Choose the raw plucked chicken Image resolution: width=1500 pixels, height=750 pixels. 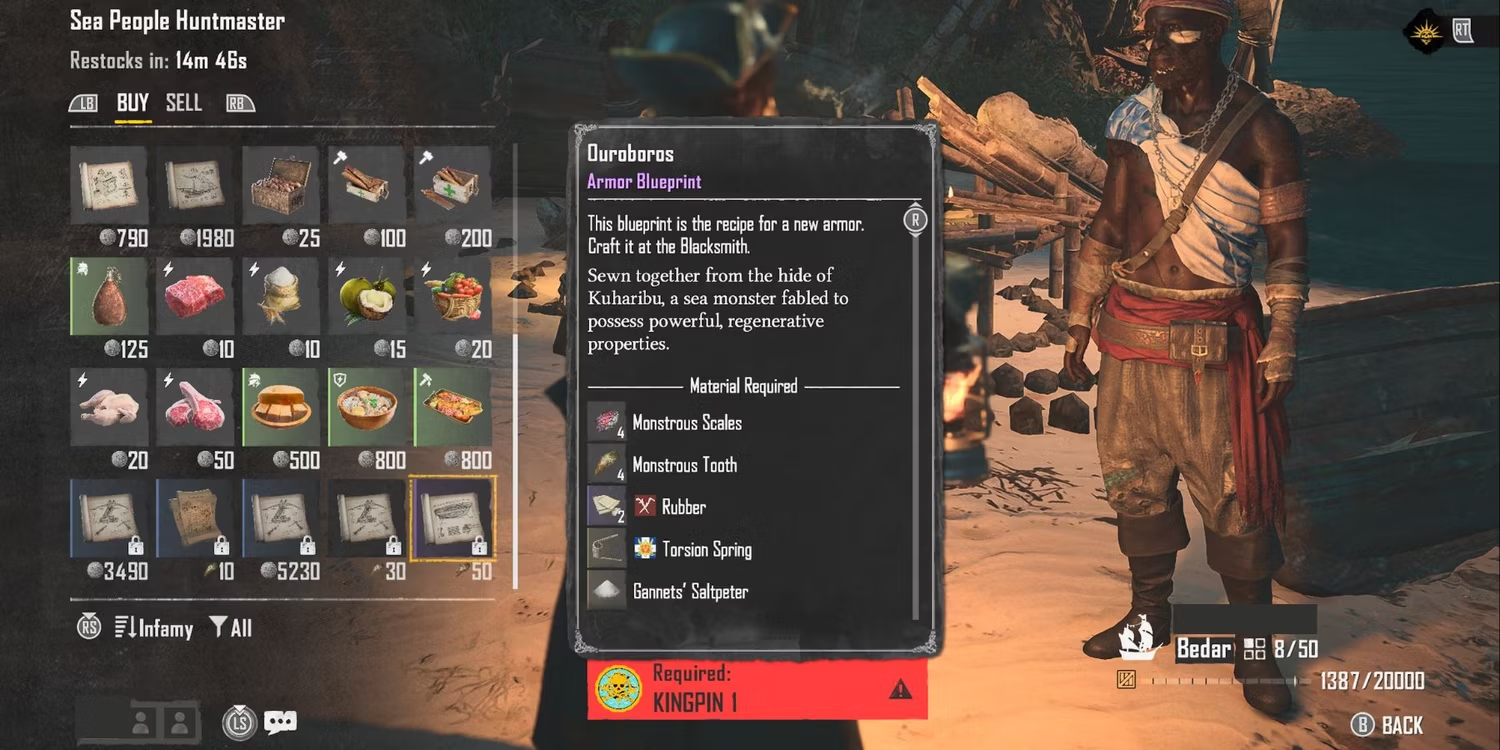tap(110, 407)
